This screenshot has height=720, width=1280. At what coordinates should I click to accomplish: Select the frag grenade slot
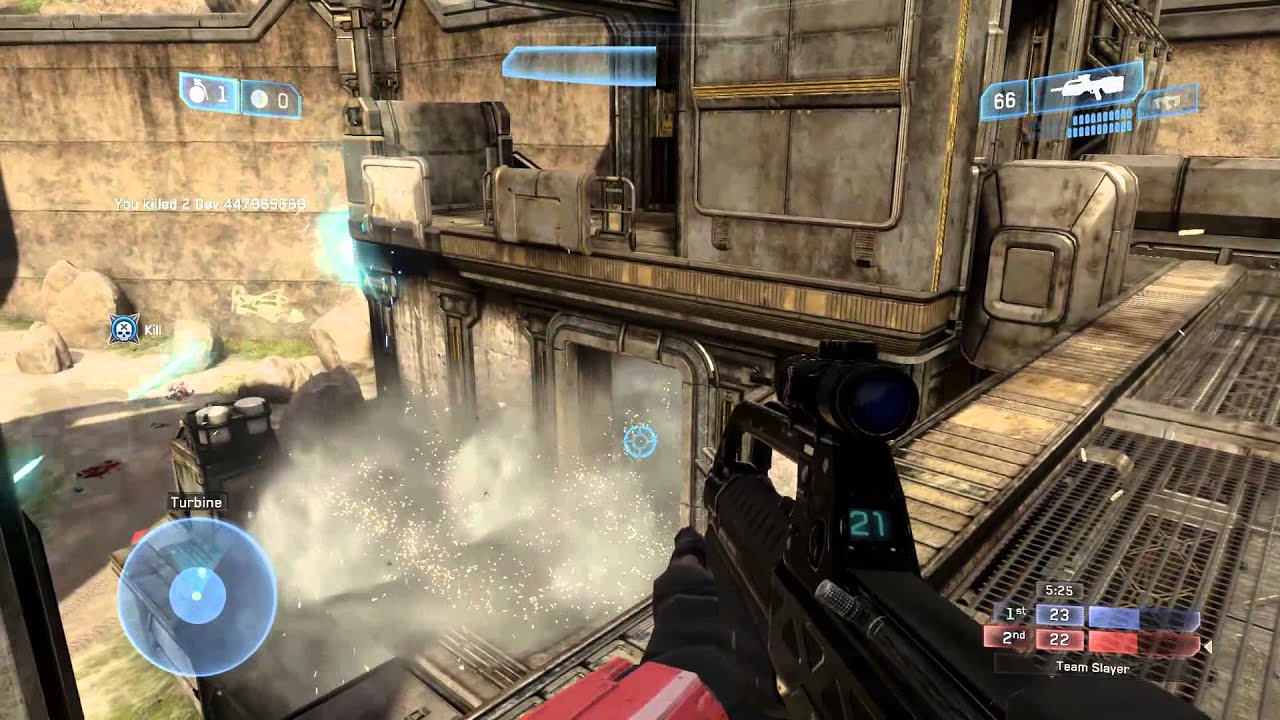[x=209, y=94]
